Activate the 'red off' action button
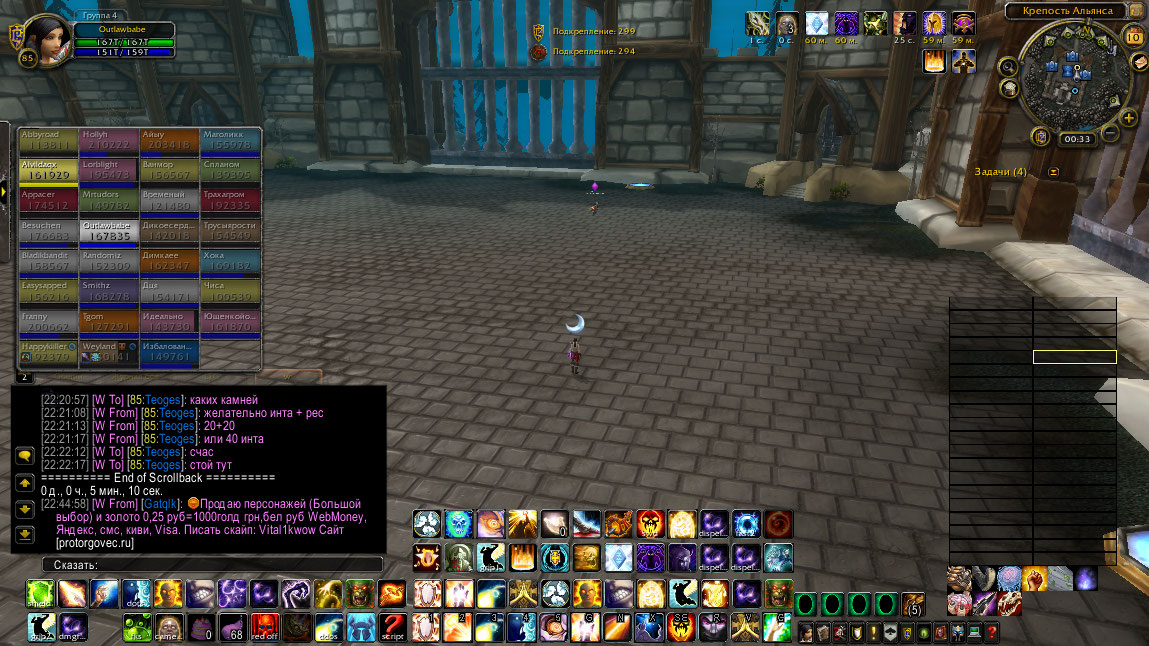The height and width of the screenshot is (646, 1149). [x=265, y=628]
